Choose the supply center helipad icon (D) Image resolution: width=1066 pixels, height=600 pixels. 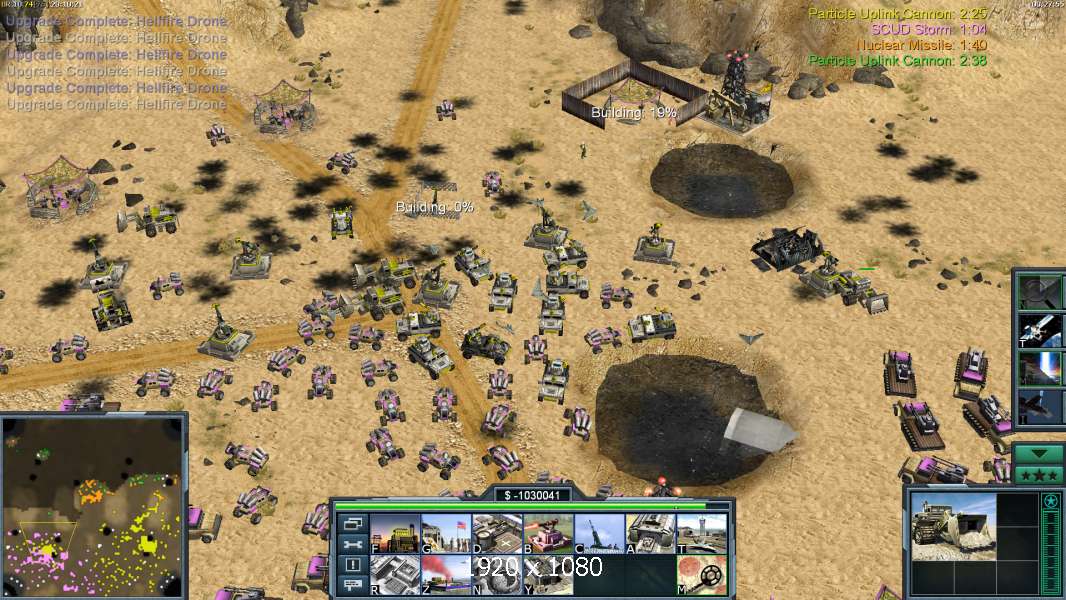point(496,534)
